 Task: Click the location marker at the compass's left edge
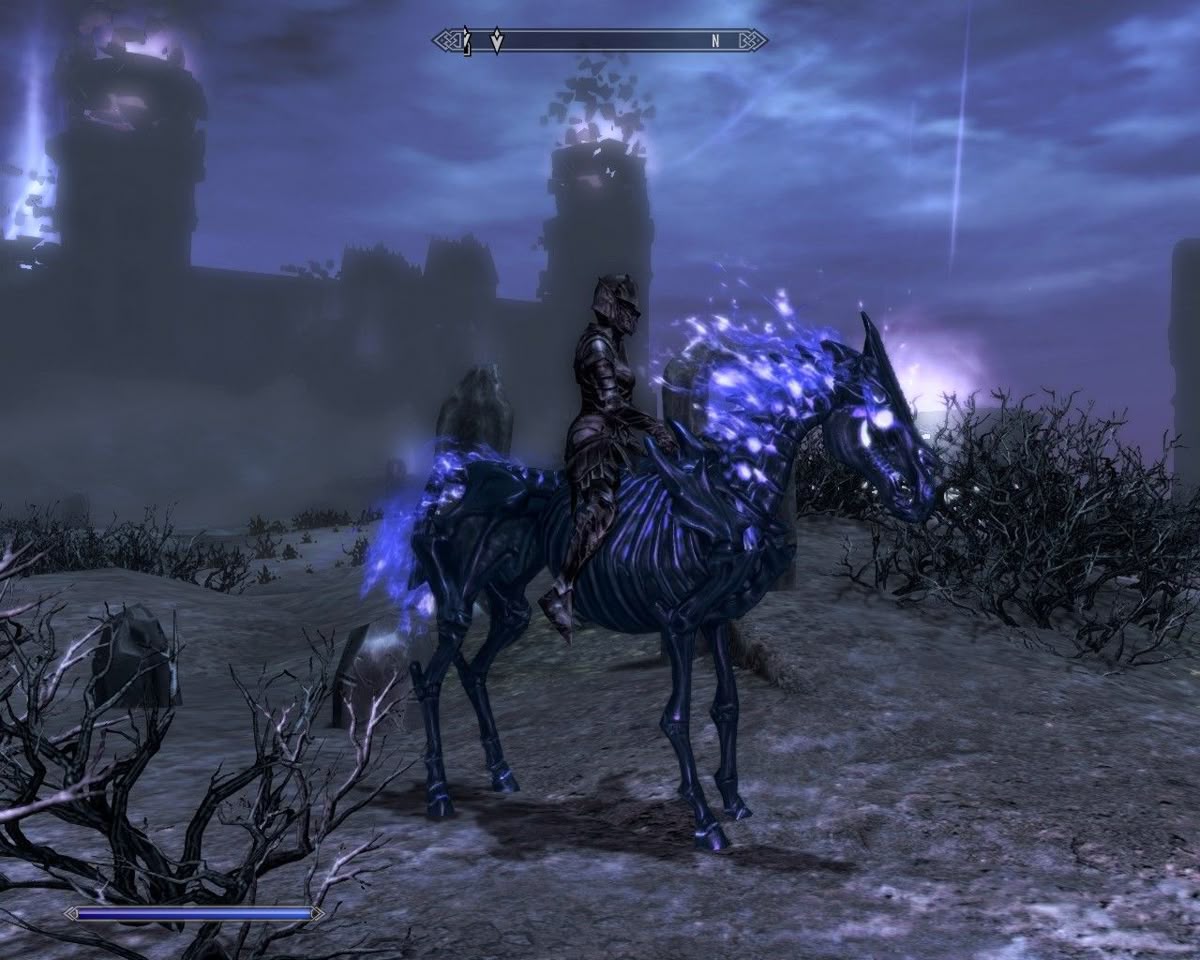(466, 41)
